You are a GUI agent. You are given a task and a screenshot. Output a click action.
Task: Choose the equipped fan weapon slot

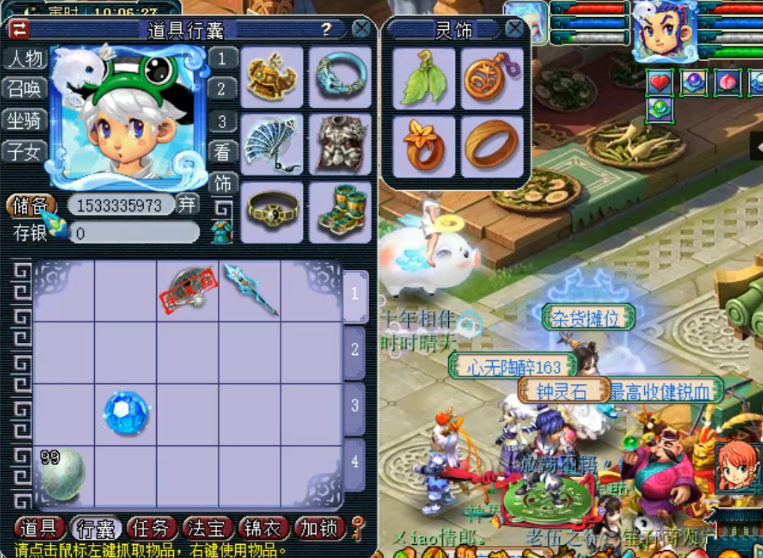pos(272,144)
